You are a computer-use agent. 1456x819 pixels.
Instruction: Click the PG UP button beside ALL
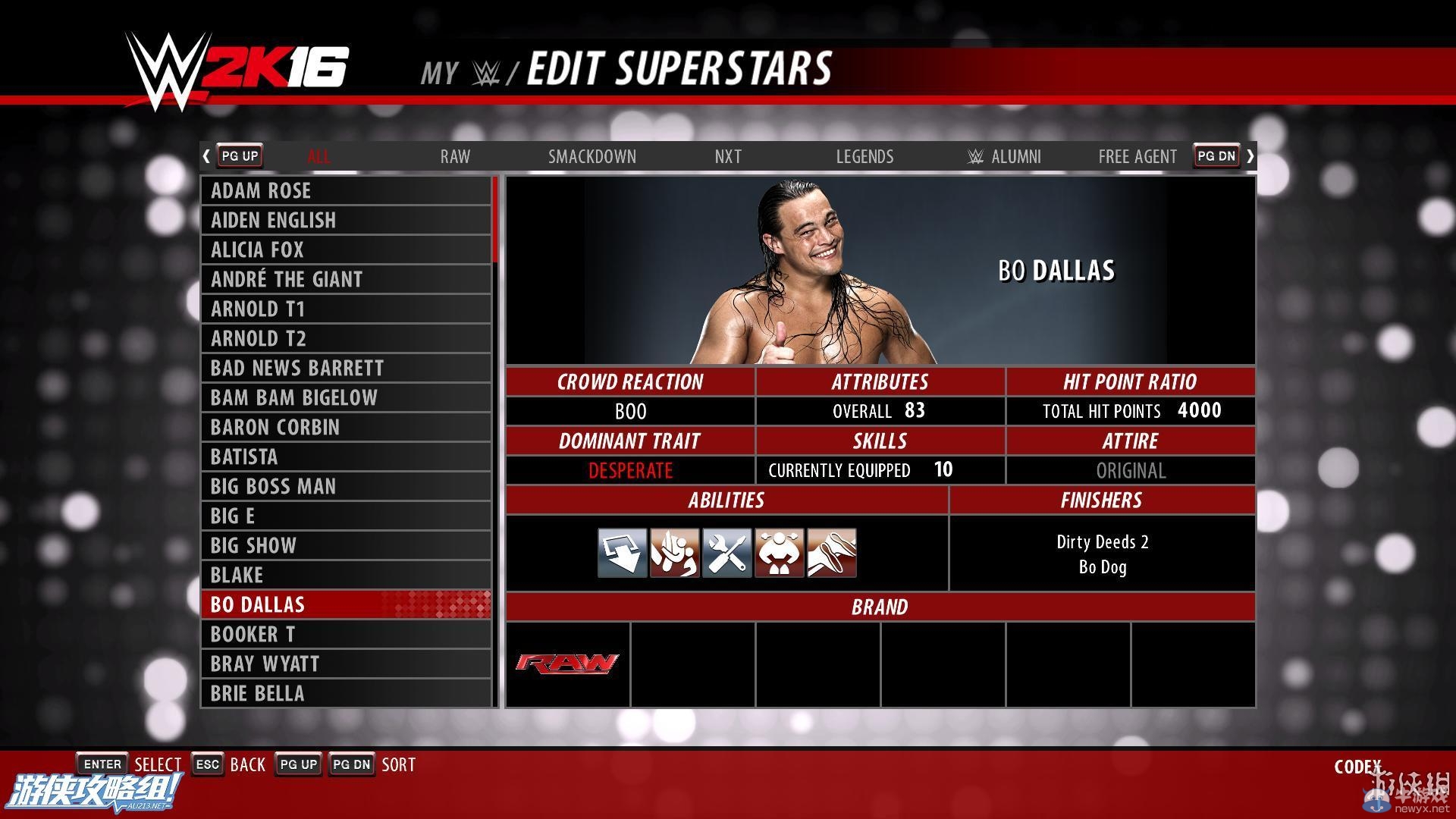(239, 155)
